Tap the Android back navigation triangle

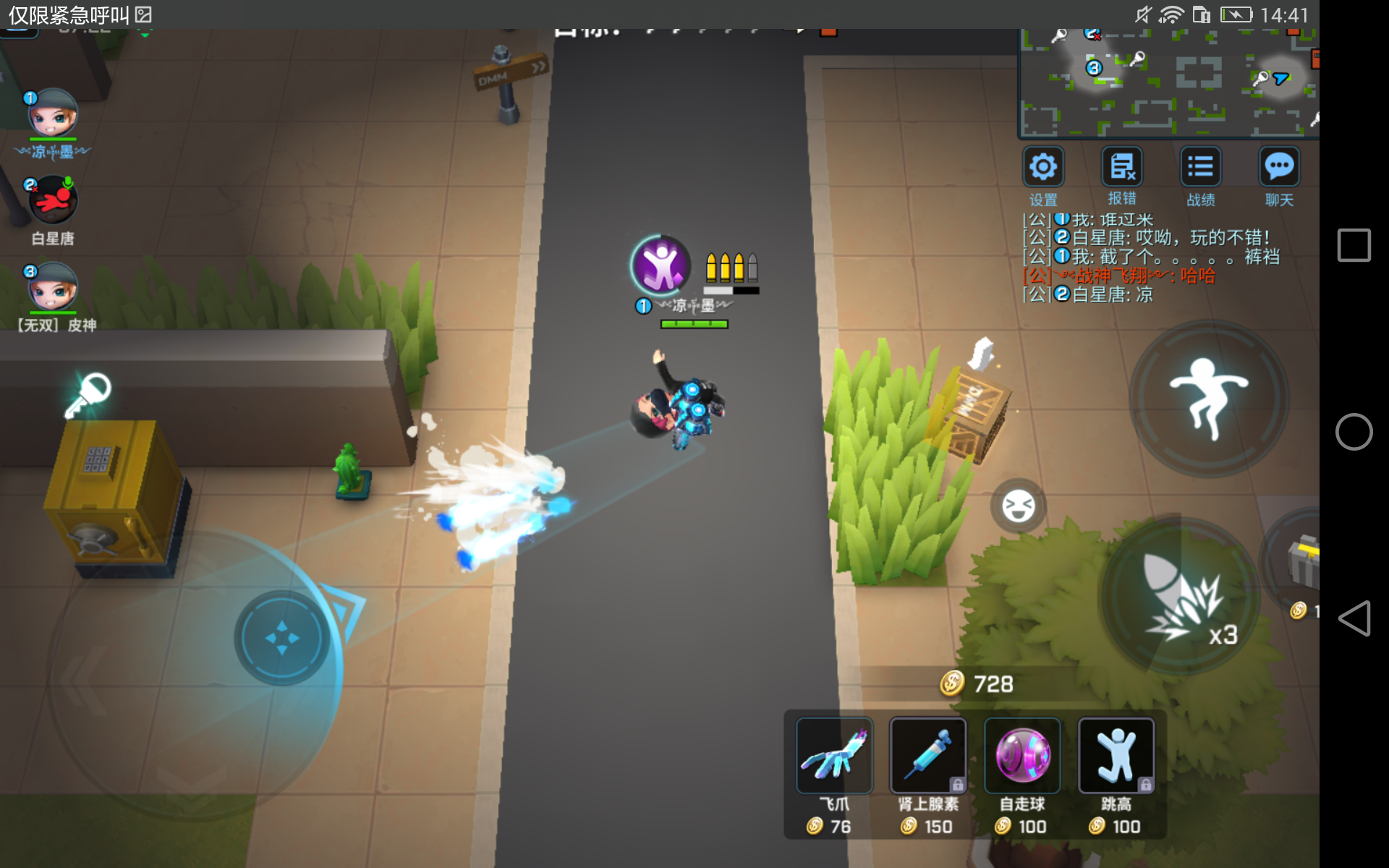1354,618
